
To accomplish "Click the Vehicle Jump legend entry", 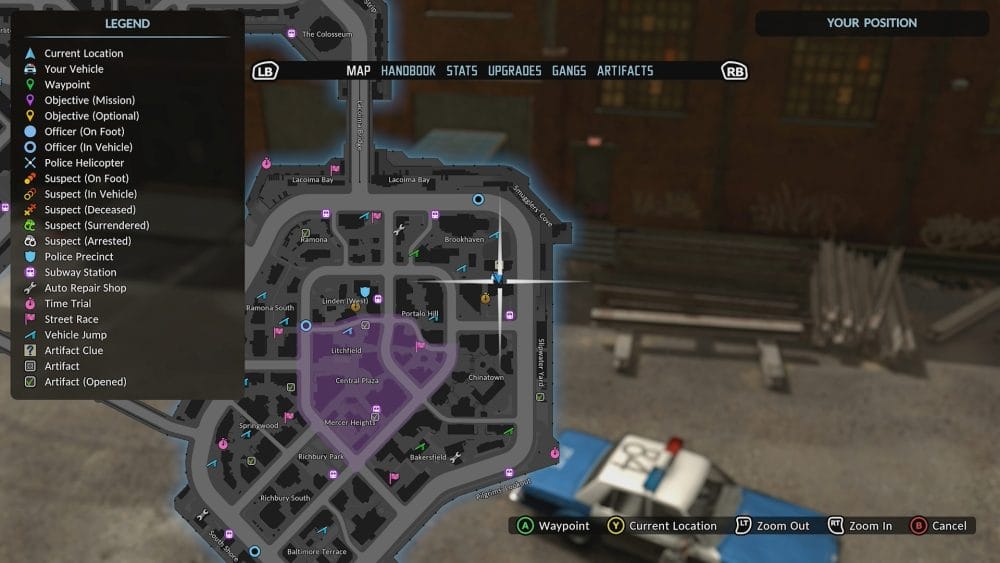I will pos(75,335).
